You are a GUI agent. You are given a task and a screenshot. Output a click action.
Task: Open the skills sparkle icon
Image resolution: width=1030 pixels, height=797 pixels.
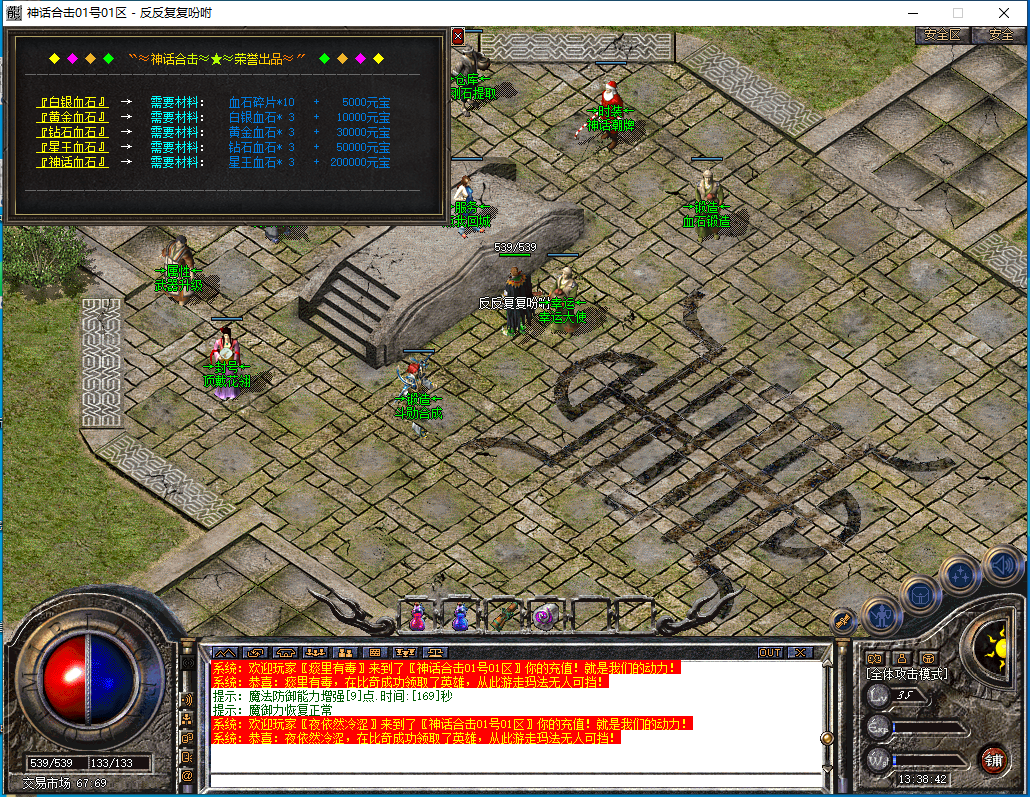pyautogui.click(x=961, y=575)
